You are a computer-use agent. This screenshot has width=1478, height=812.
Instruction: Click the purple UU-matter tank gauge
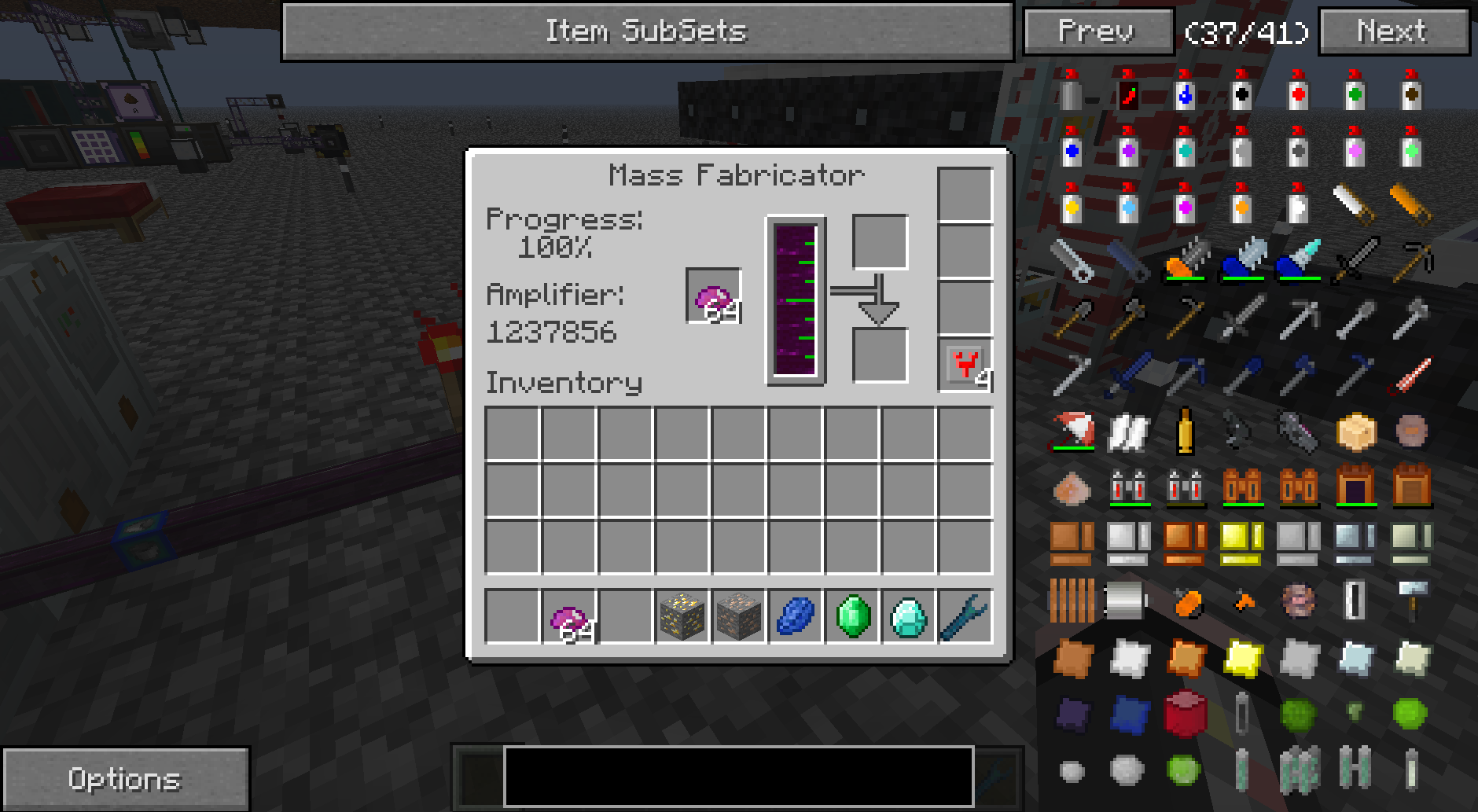796,300
